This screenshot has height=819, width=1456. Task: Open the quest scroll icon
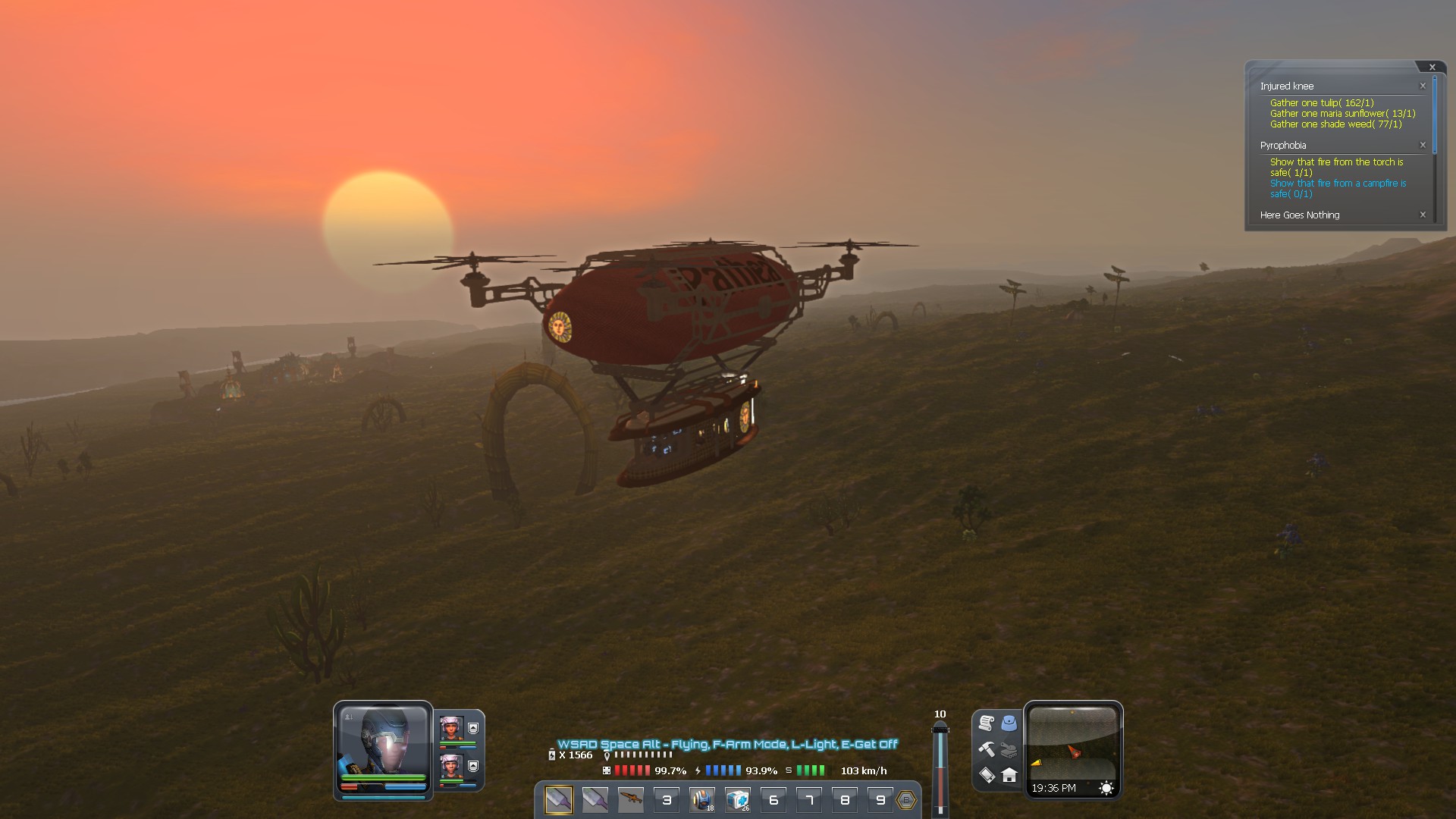pyautogui.click(x=986, y=723)
